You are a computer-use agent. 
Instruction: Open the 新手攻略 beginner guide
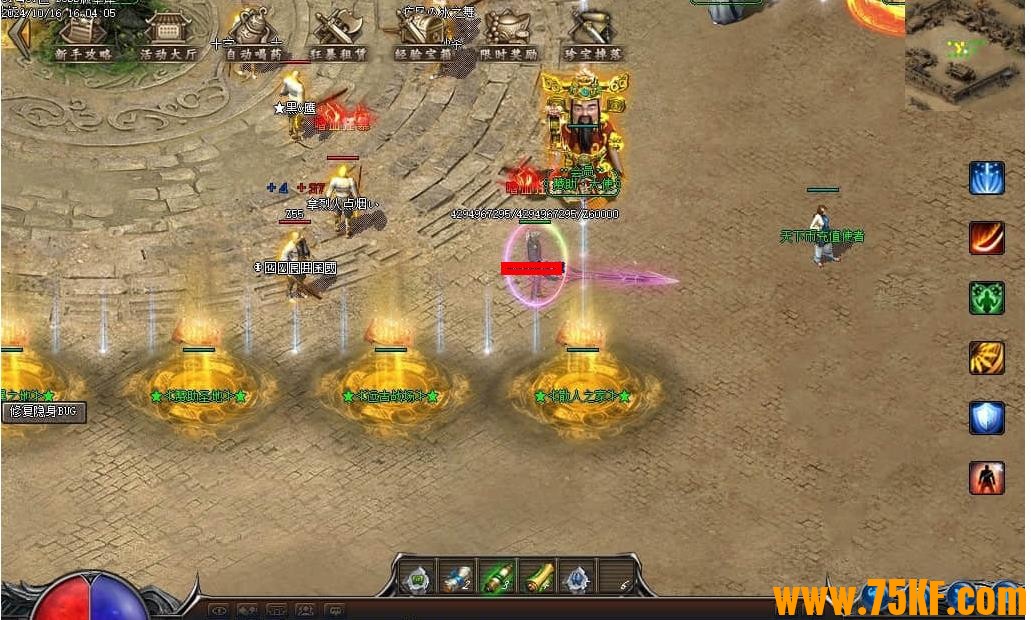[83, 38]
